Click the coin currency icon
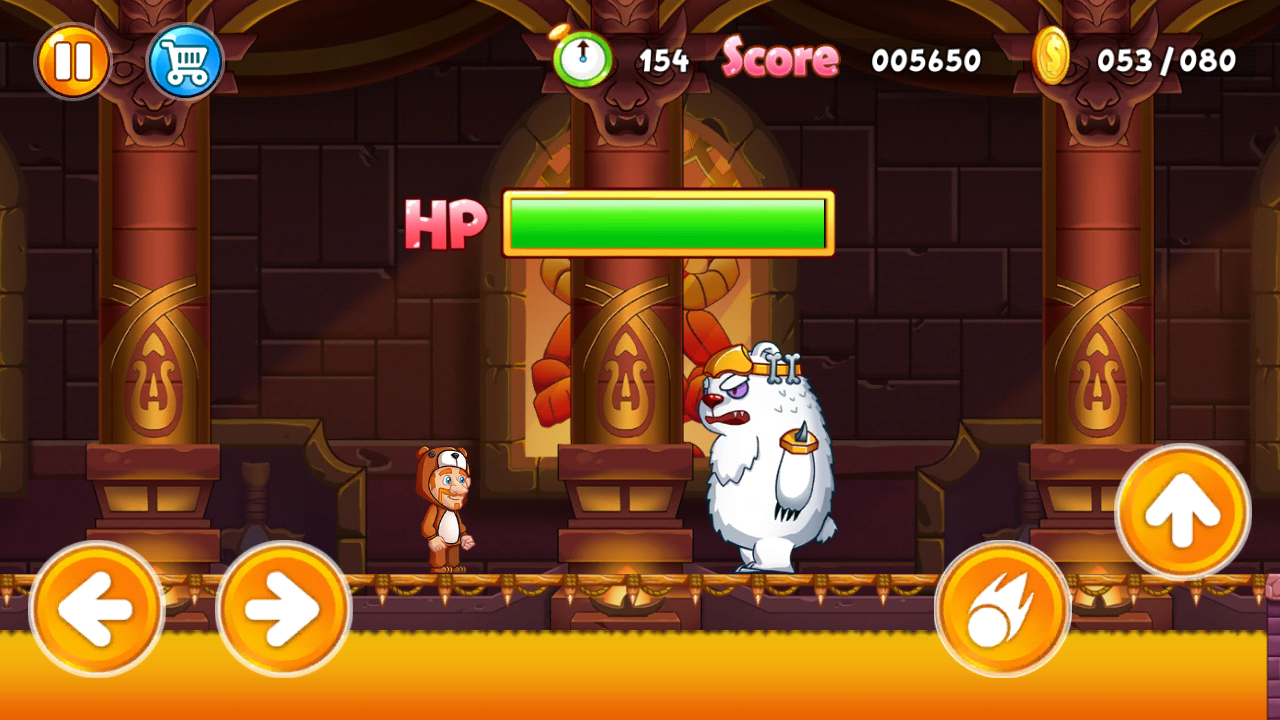The image size is (1280, 720). pyautogui.click(x=1053, y=60)
